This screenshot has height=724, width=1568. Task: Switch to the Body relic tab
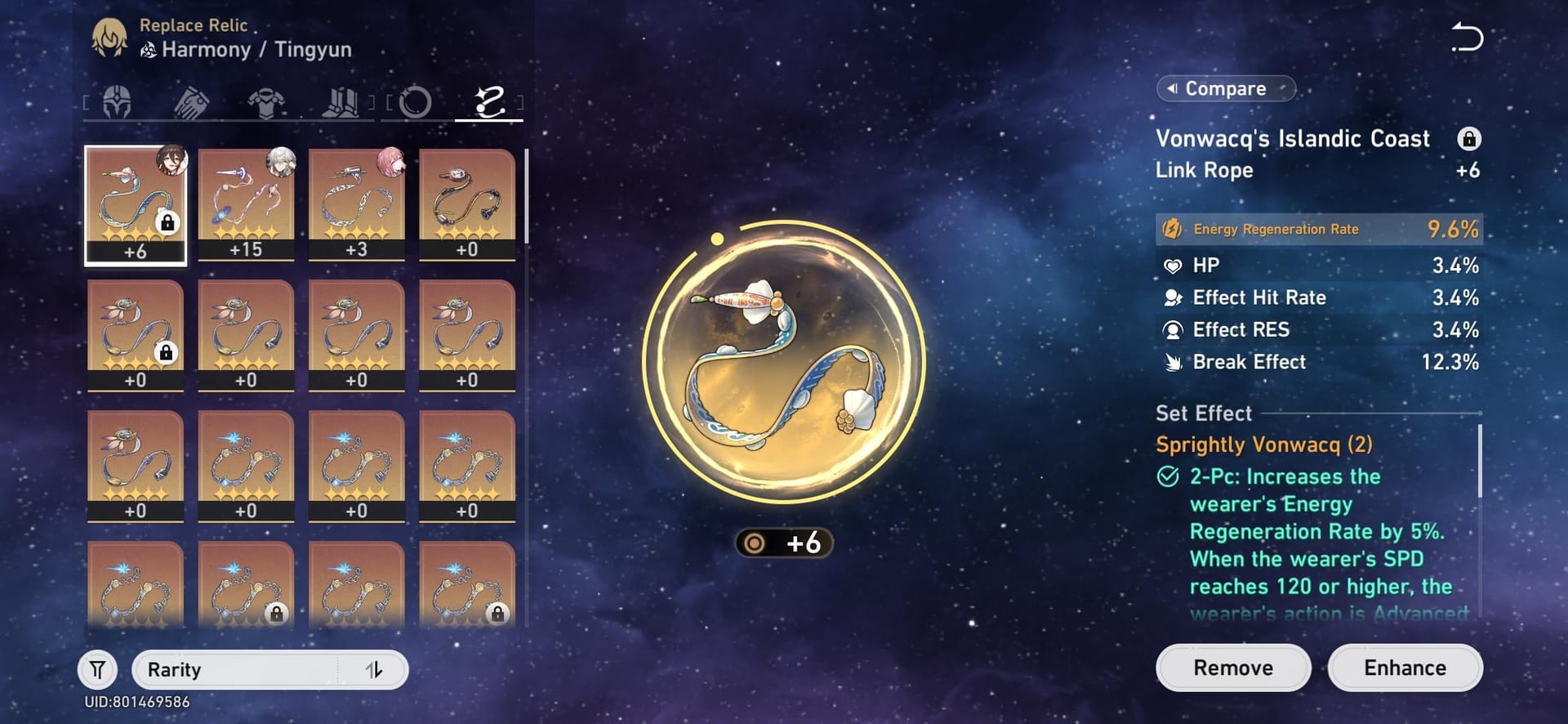(x=268, y=101)
